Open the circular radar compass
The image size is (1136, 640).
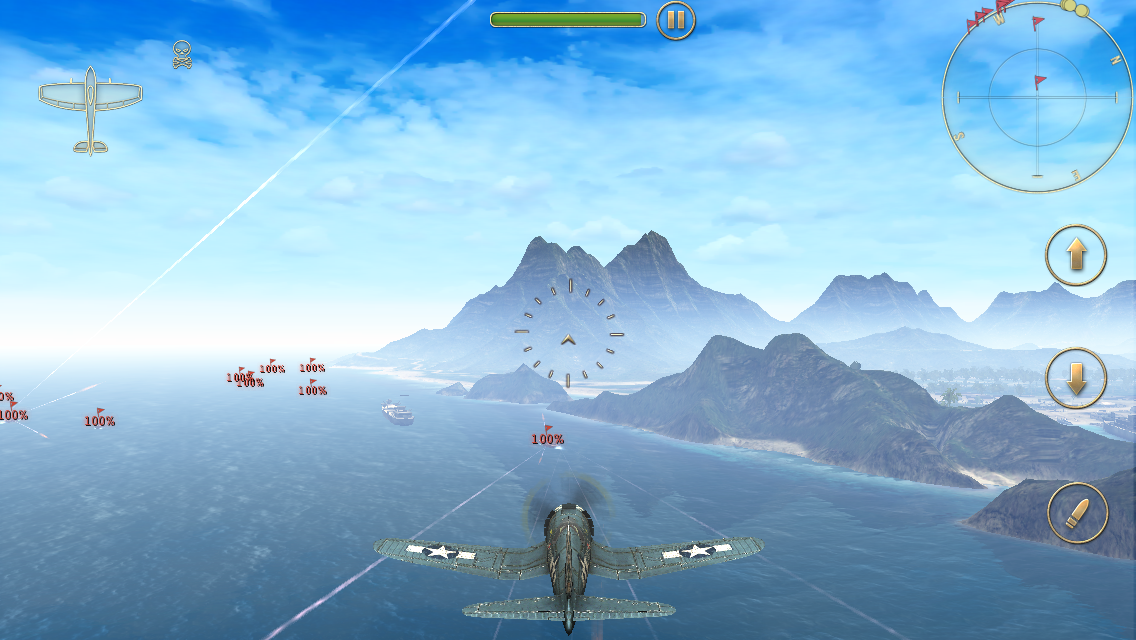point(1037,97)
